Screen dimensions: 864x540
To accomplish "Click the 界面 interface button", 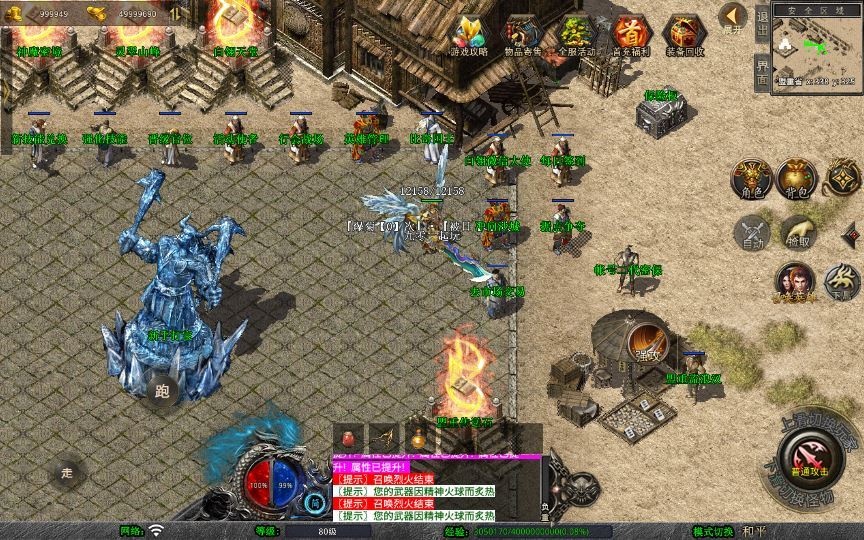I will [762, 72].
